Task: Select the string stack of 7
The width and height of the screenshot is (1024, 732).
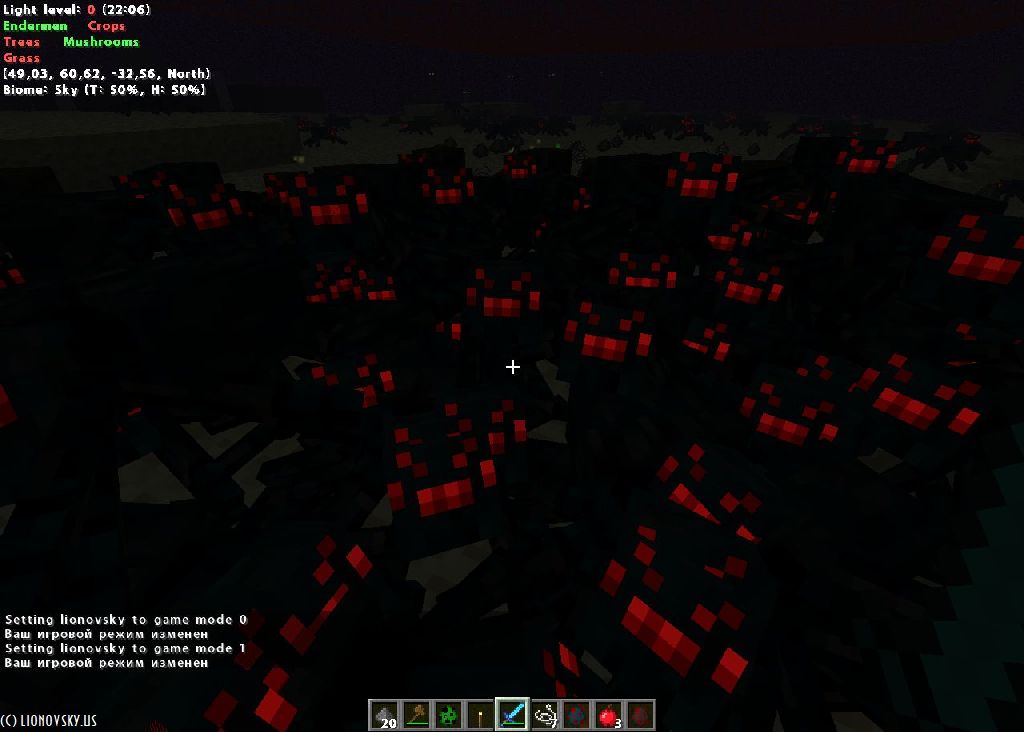Action: click(x=544, y=715)
